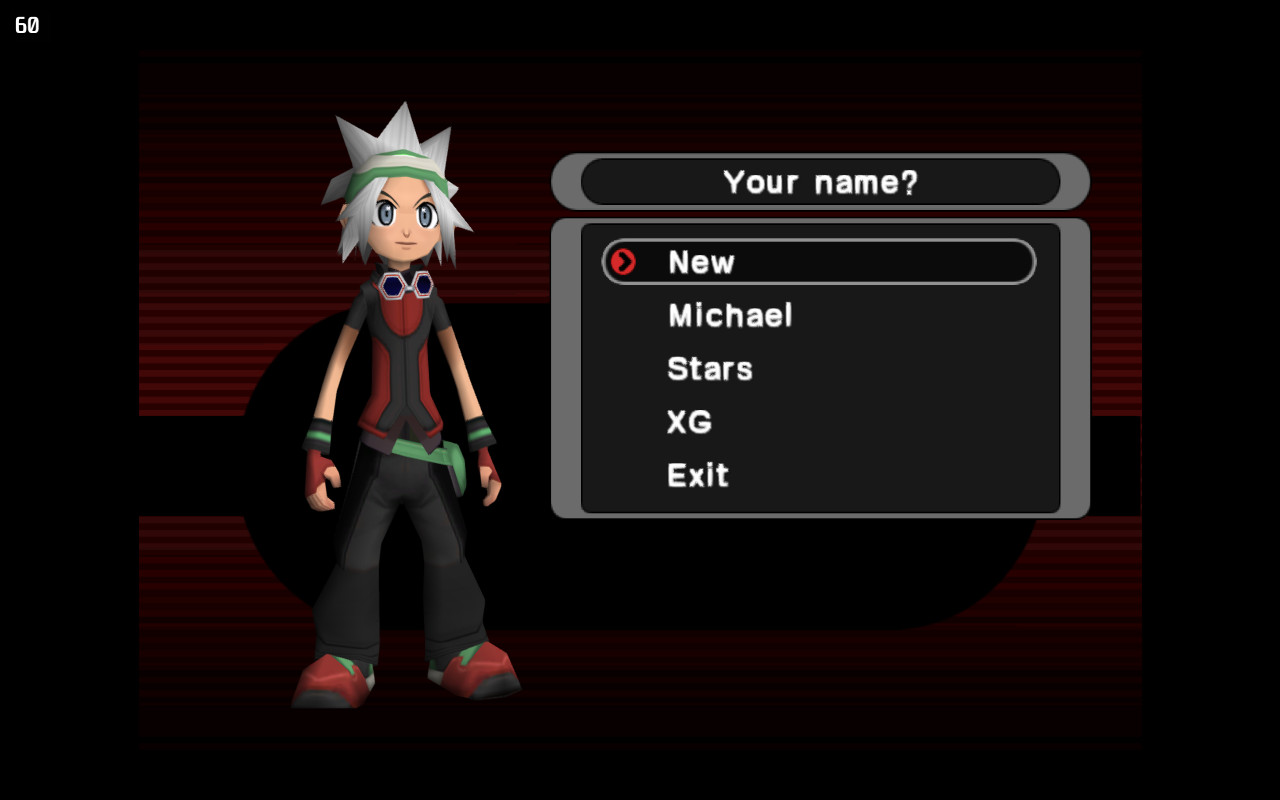Image resolution: width=1280 pixels, height=800 pixels.
Task: Select the New save entry
Action: coord(702,262)
